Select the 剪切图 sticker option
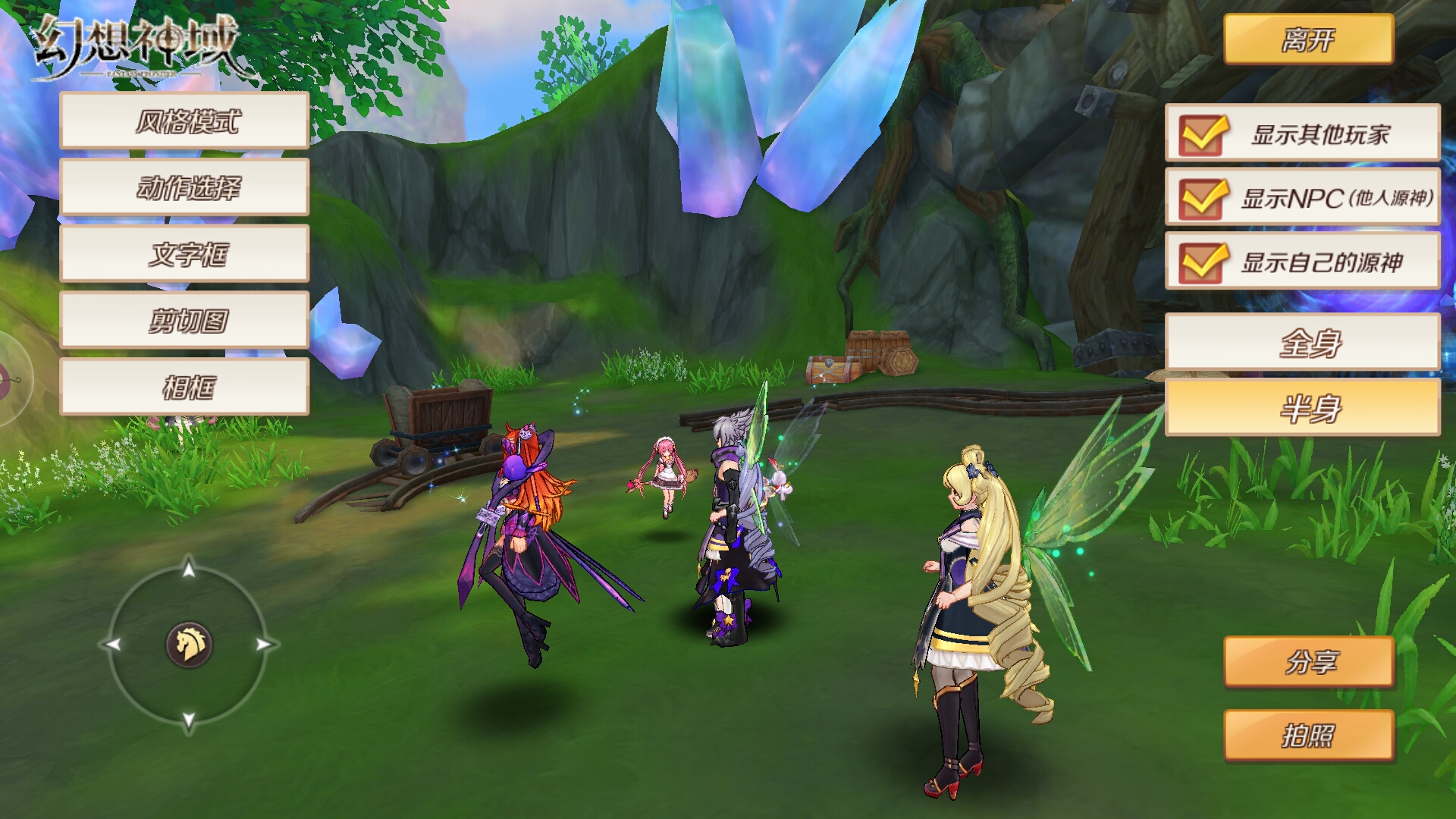1456x819 pixels. pos(184,321)
